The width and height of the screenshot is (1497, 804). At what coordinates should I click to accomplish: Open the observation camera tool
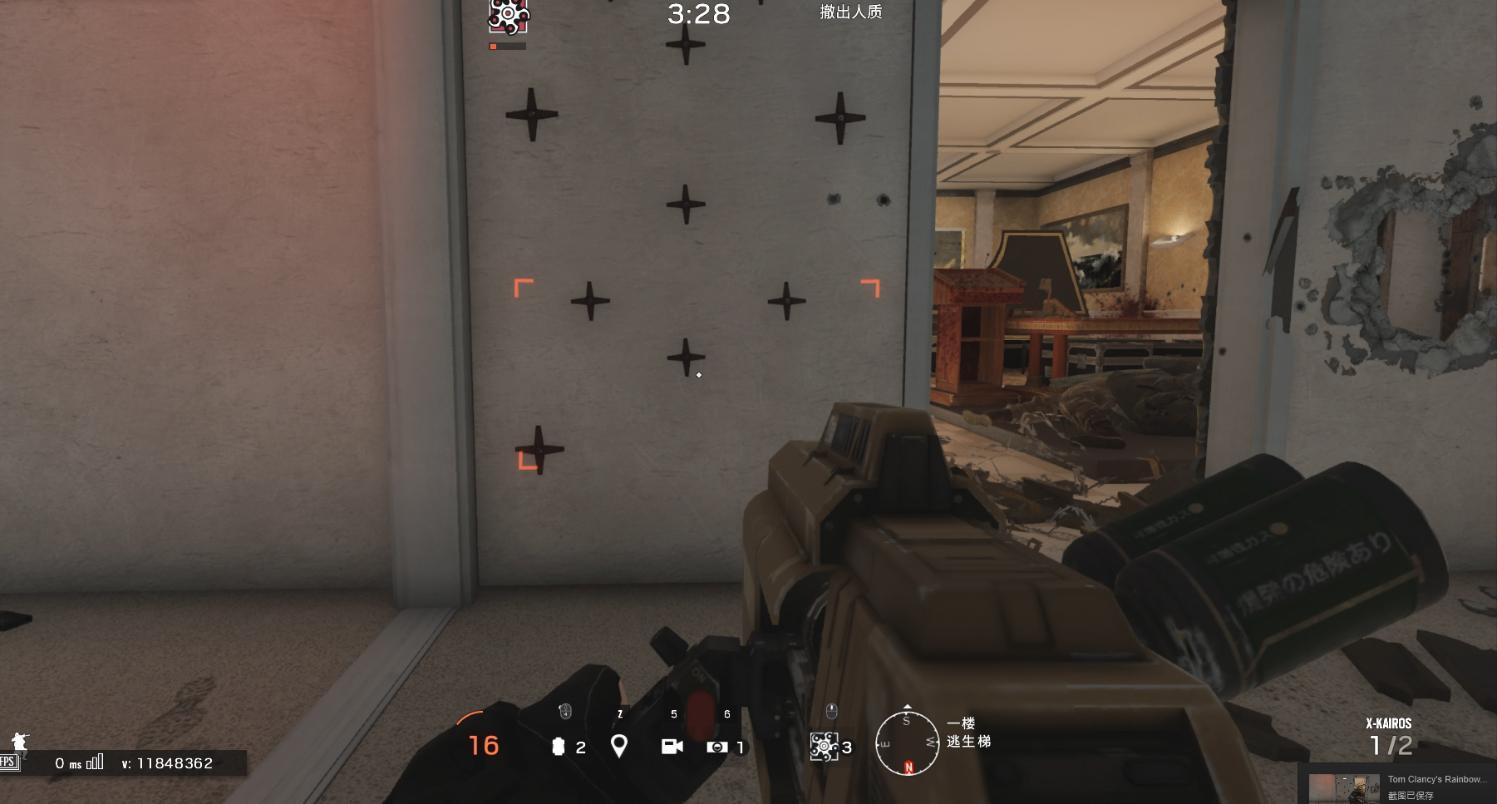pyautogui.click(x=672, y=746)
